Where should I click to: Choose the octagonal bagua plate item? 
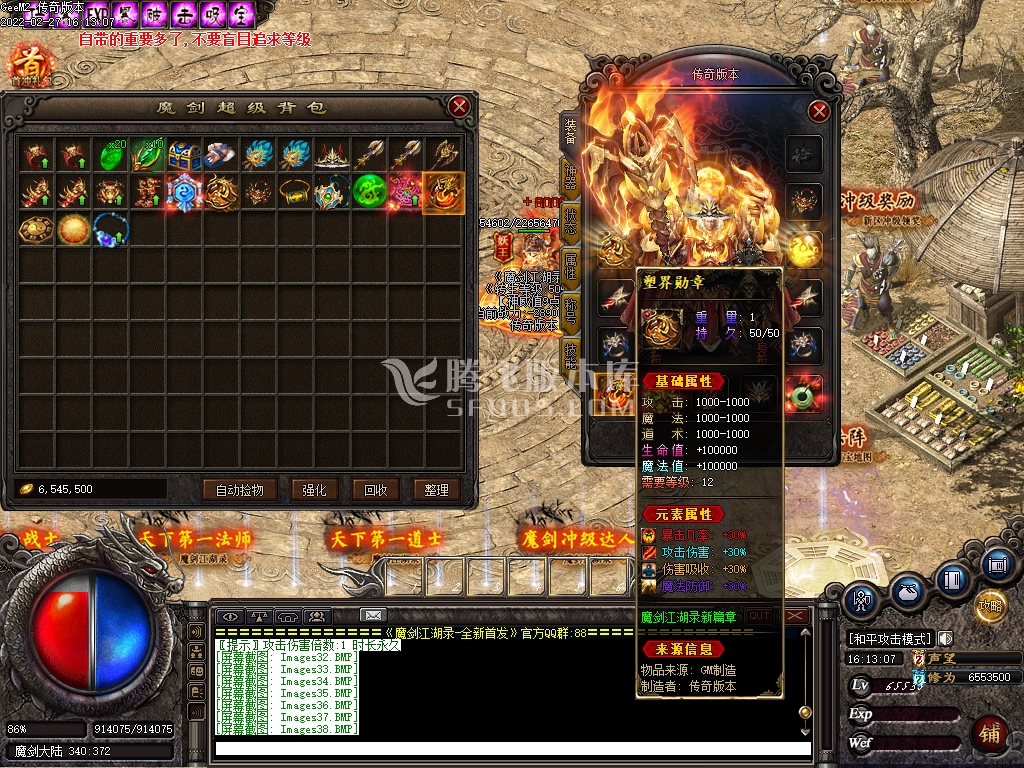pyautogui.click(x=37, y=229)
